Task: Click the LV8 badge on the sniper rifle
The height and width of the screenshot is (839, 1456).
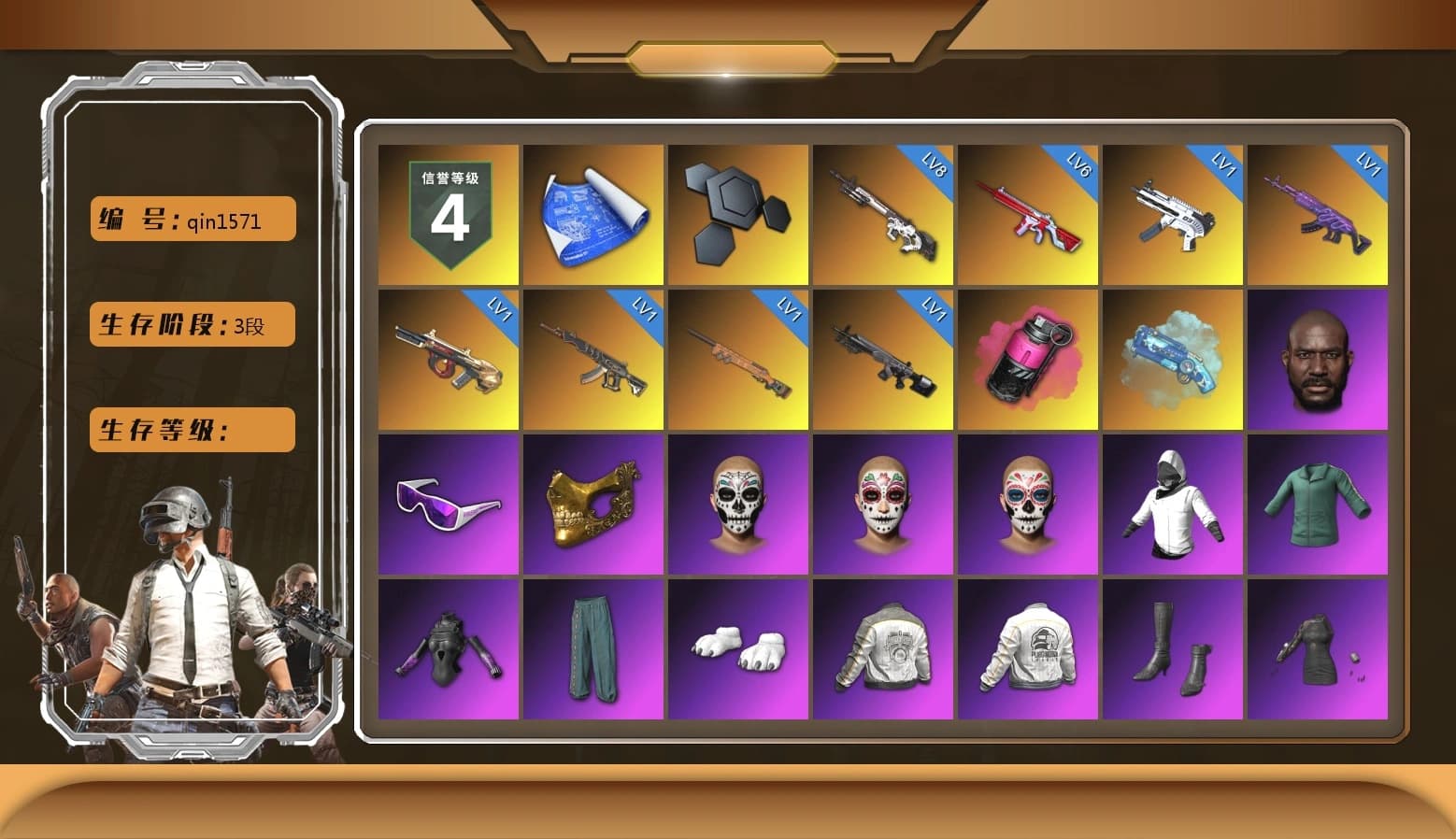Action: coord(935,168)
